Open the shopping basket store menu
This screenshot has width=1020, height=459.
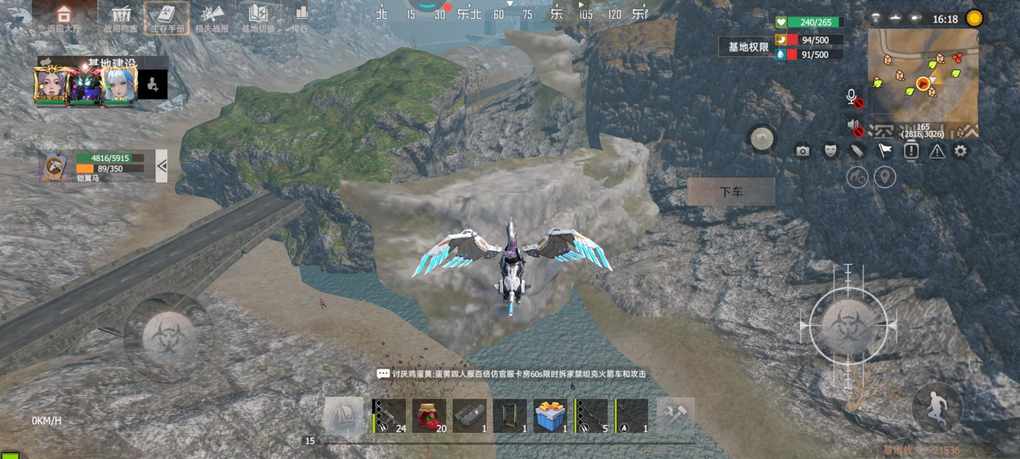[x=122, y=17]
